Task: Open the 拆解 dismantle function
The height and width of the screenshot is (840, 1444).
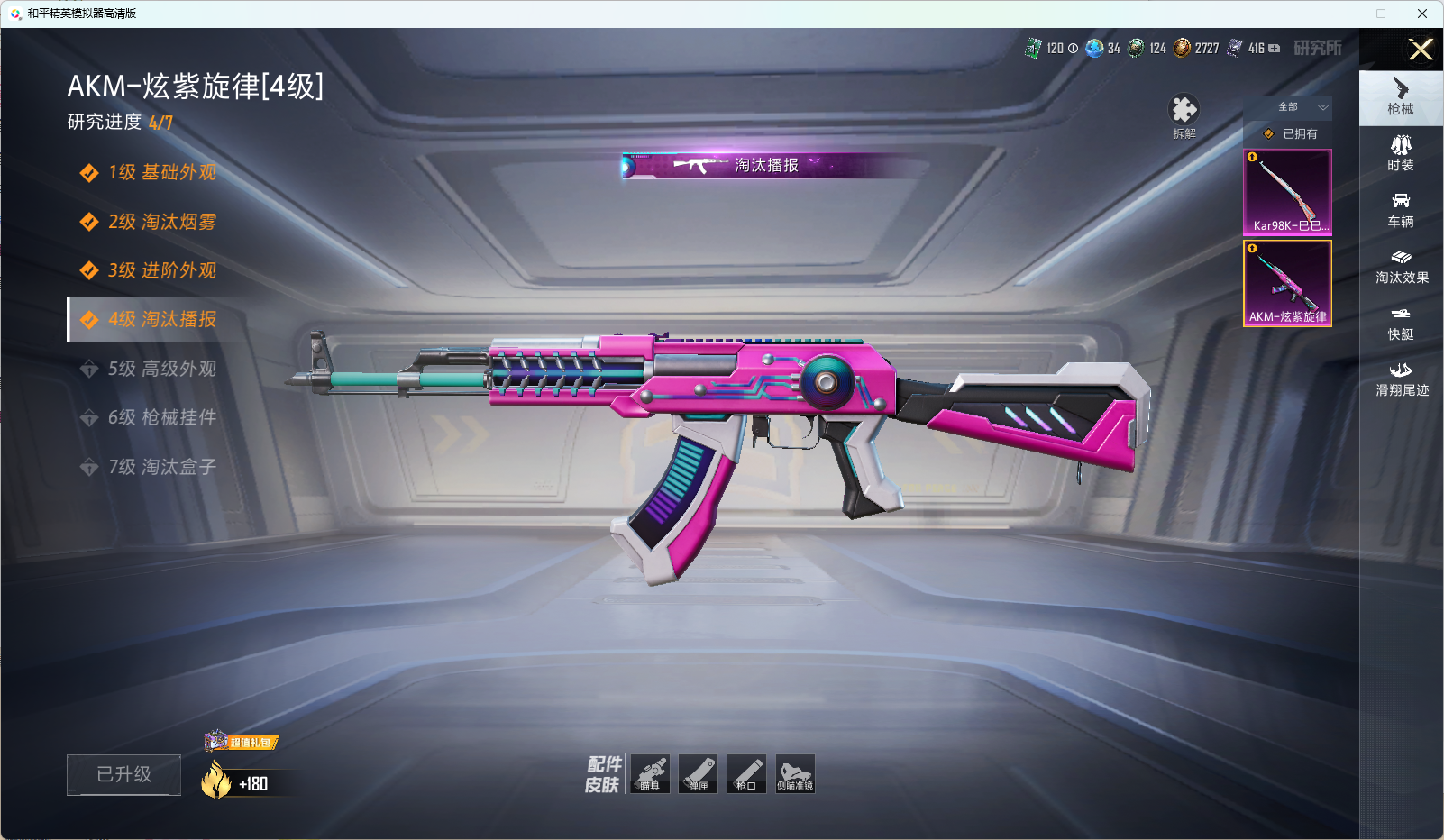Action: coord(1184,116)
